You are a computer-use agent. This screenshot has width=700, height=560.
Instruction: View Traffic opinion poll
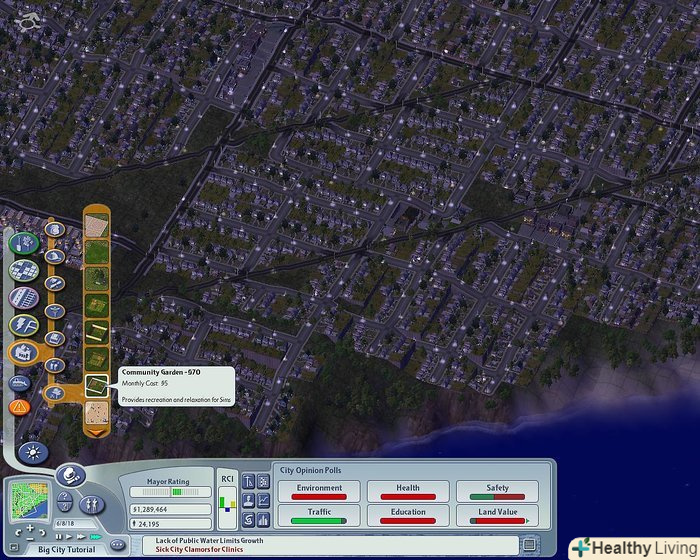319,516
